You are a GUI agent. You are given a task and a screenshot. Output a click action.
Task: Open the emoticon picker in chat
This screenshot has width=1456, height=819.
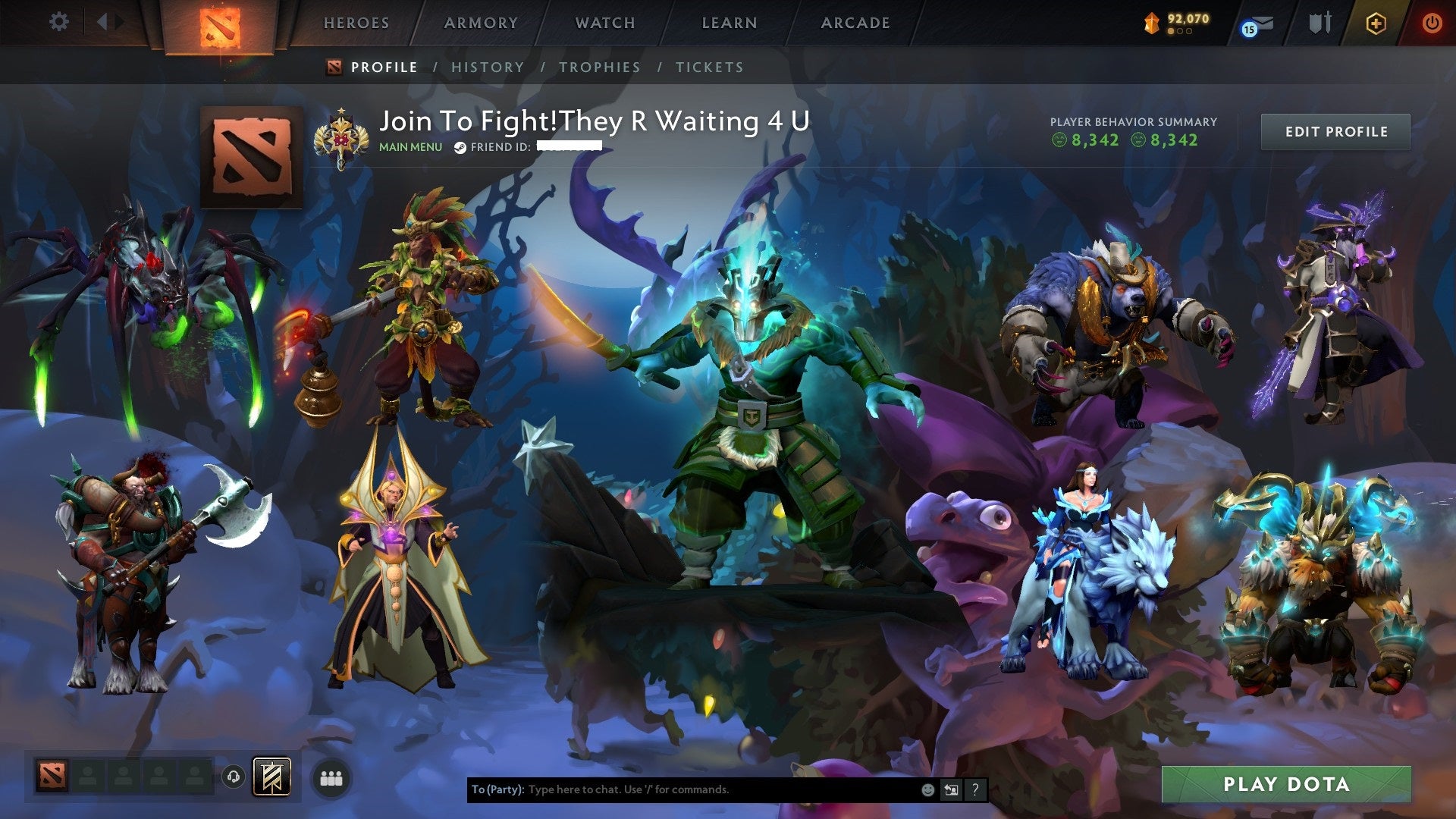(x=927, y=789)
